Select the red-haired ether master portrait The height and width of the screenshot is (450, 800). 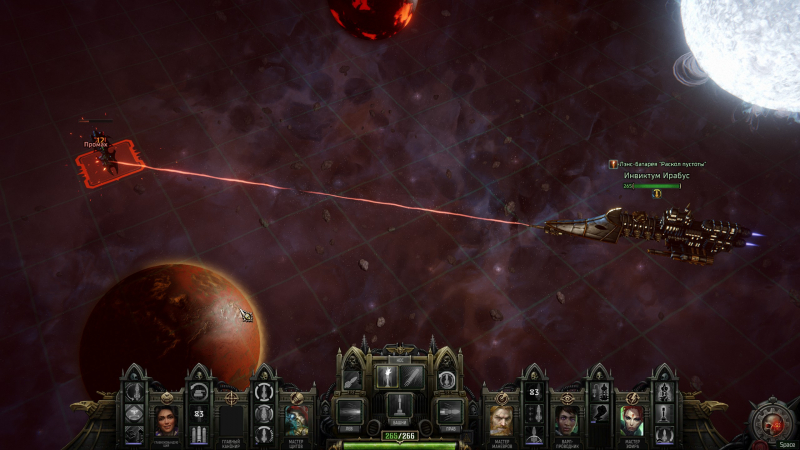(633, 418)
